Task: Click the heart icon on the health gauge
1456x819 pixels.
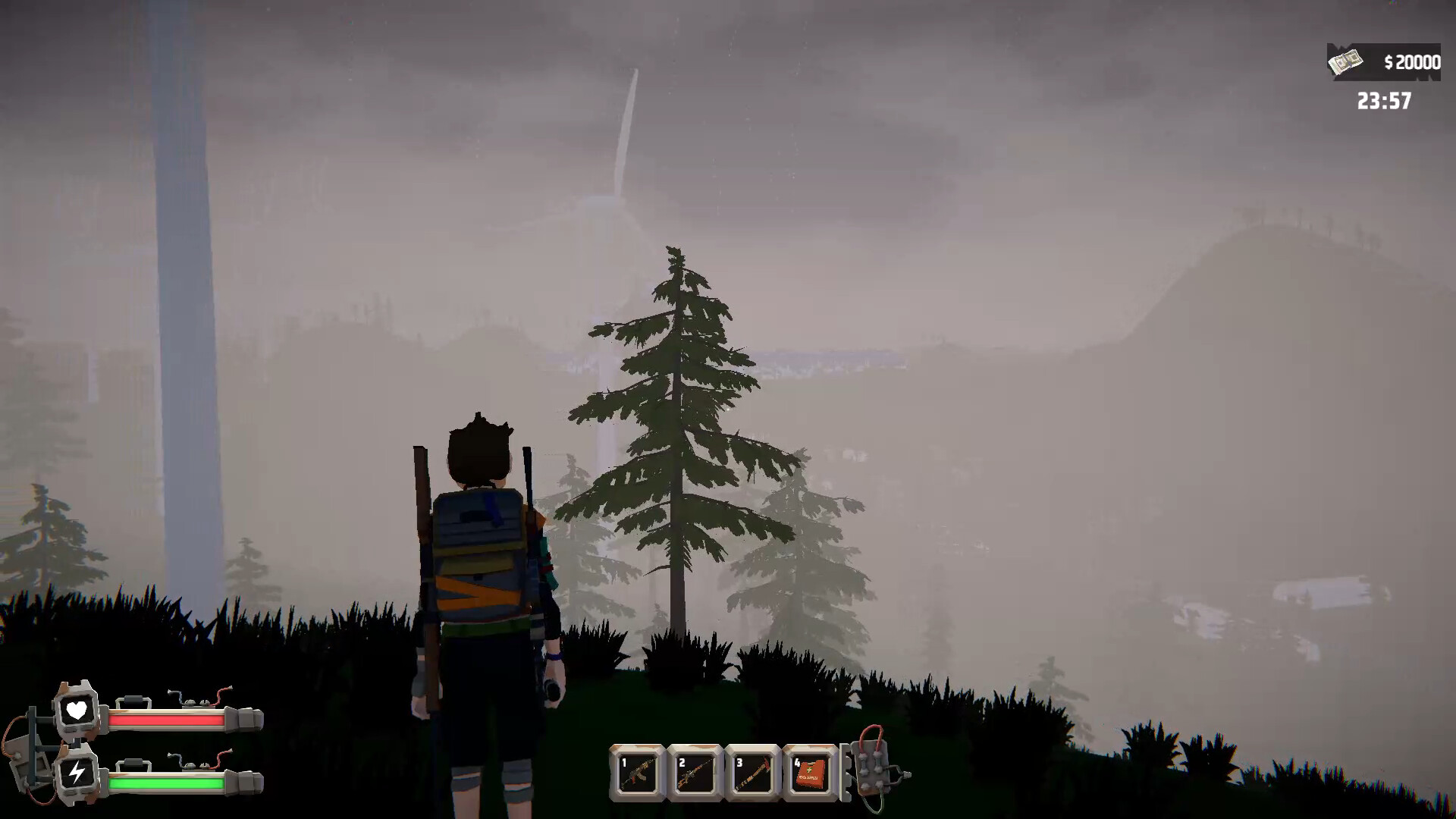Action: (x=76, y=711)
